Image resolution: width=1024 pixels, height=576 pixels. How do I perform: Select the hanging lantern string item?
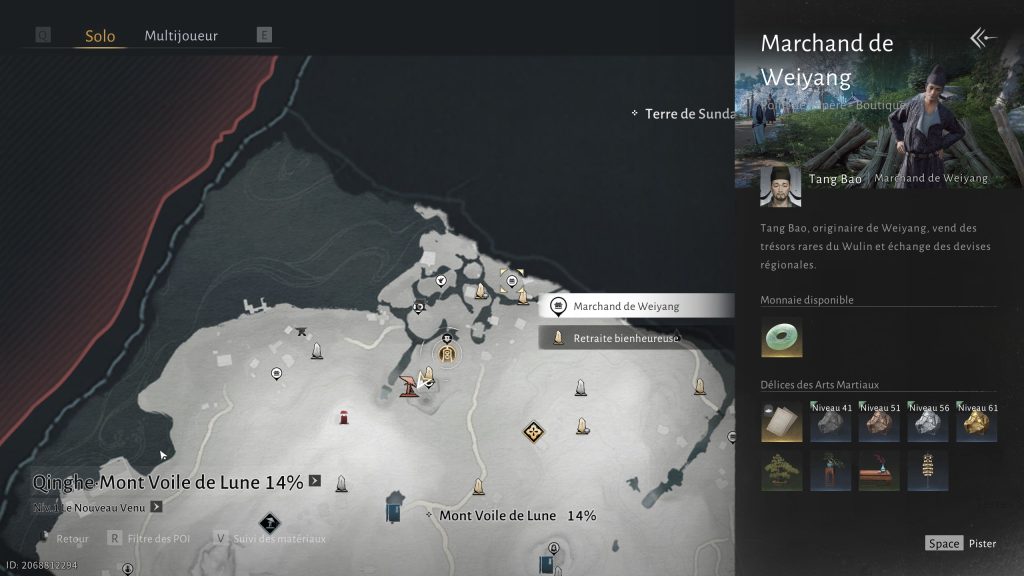pos(928,470)
